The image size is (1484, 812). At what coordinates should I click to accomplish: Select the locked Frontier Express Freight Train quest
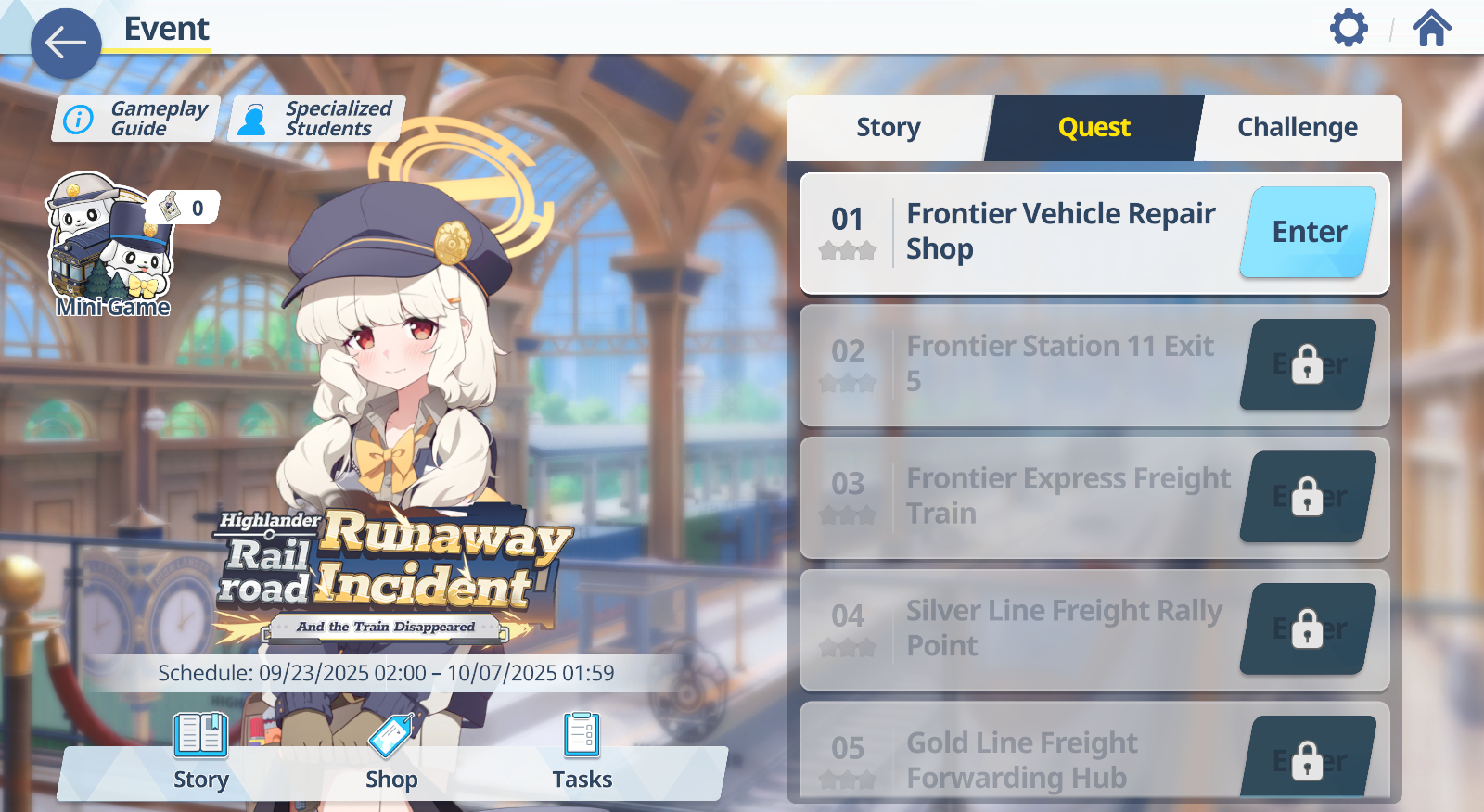[x=1067, y=496]
